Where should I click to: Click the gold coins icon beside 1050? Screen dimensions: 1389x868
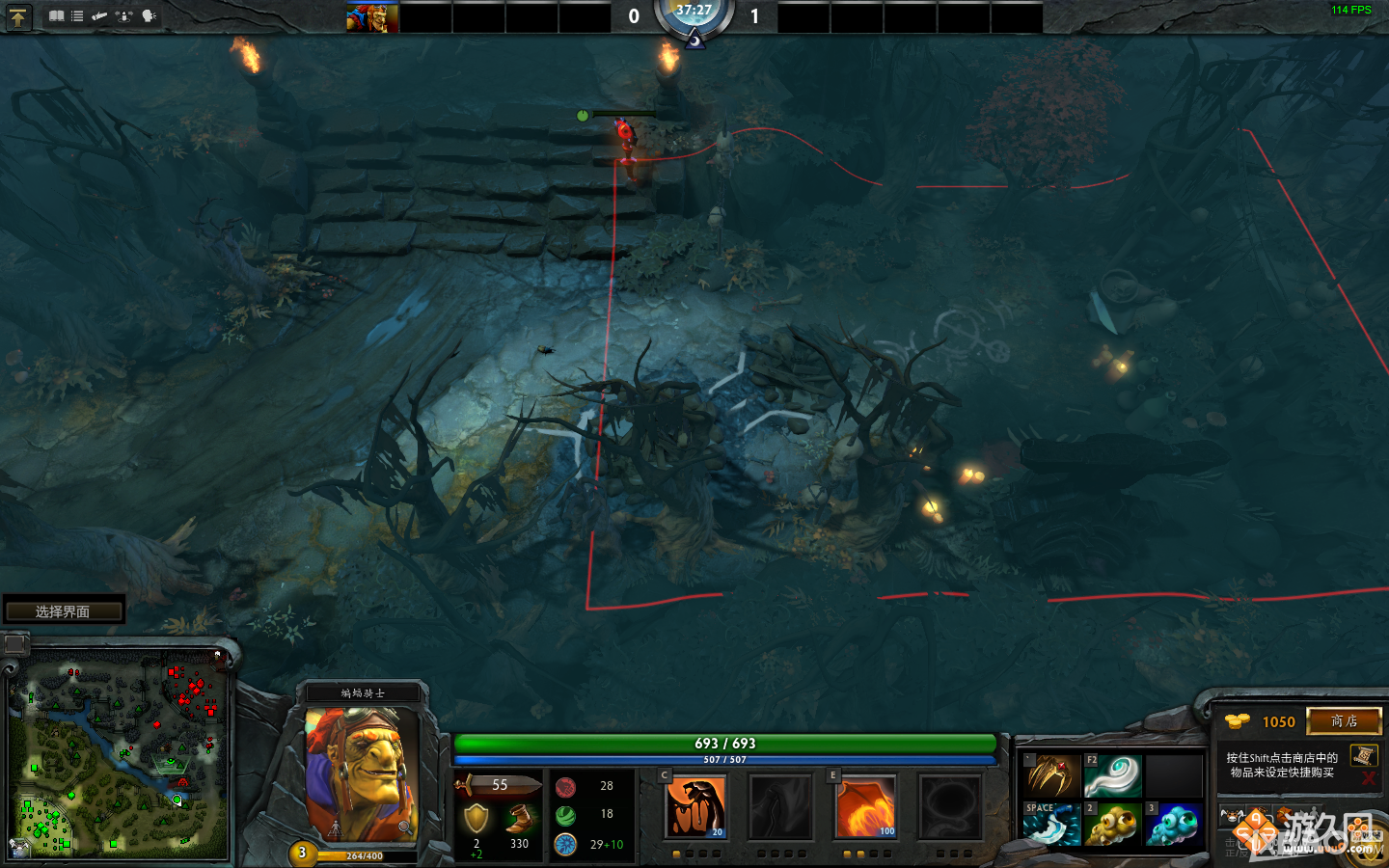pos(1238,721)
